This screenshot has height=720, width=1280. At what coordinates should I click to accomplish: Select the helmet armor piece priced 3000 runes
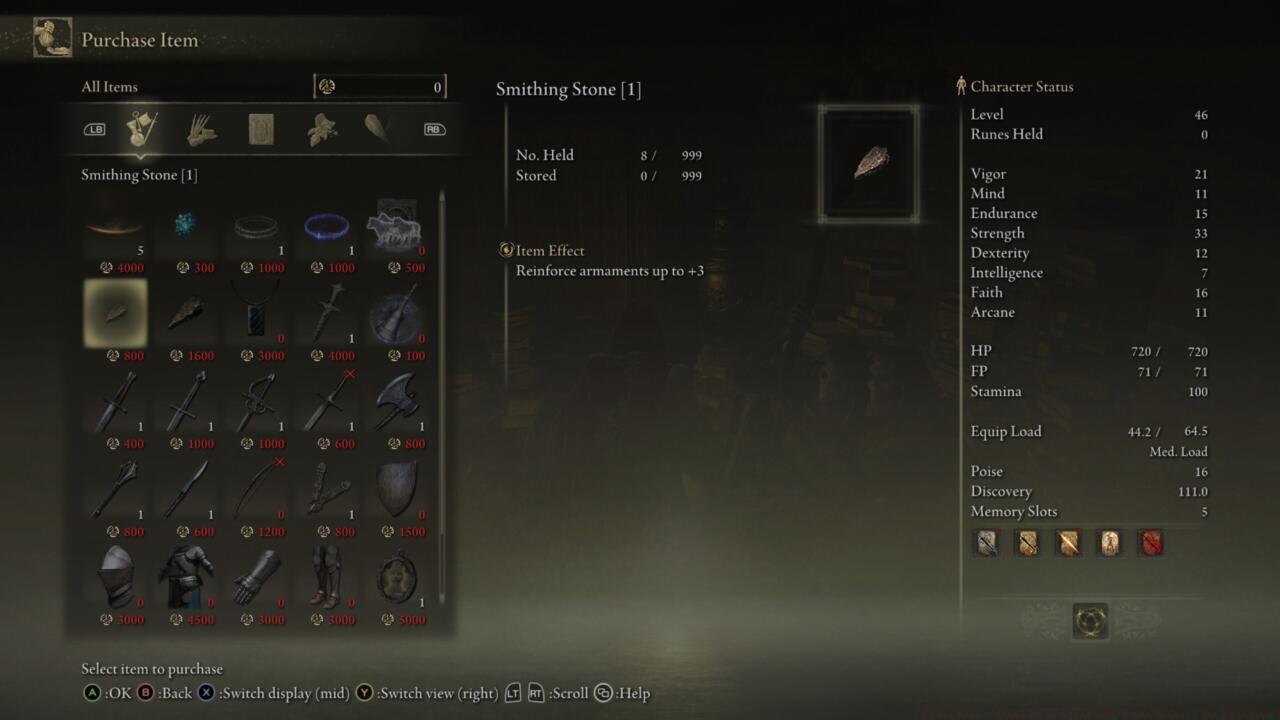click(x=114, y=577)
